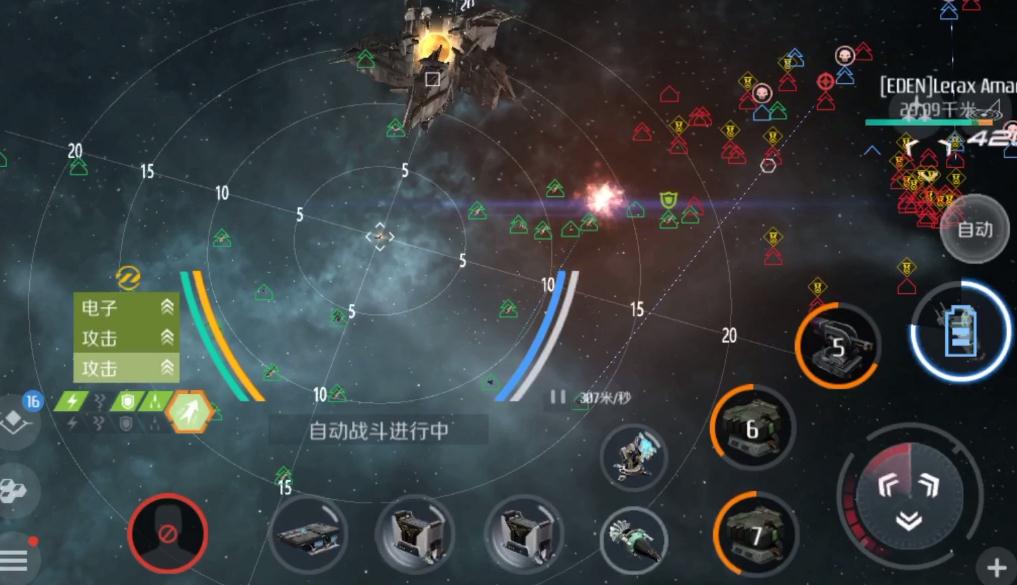The height and width of the screenshot is (585, 1017).
Task: Activate the module showing number 7
Action: pyautogui.click(x=751, y=530)
